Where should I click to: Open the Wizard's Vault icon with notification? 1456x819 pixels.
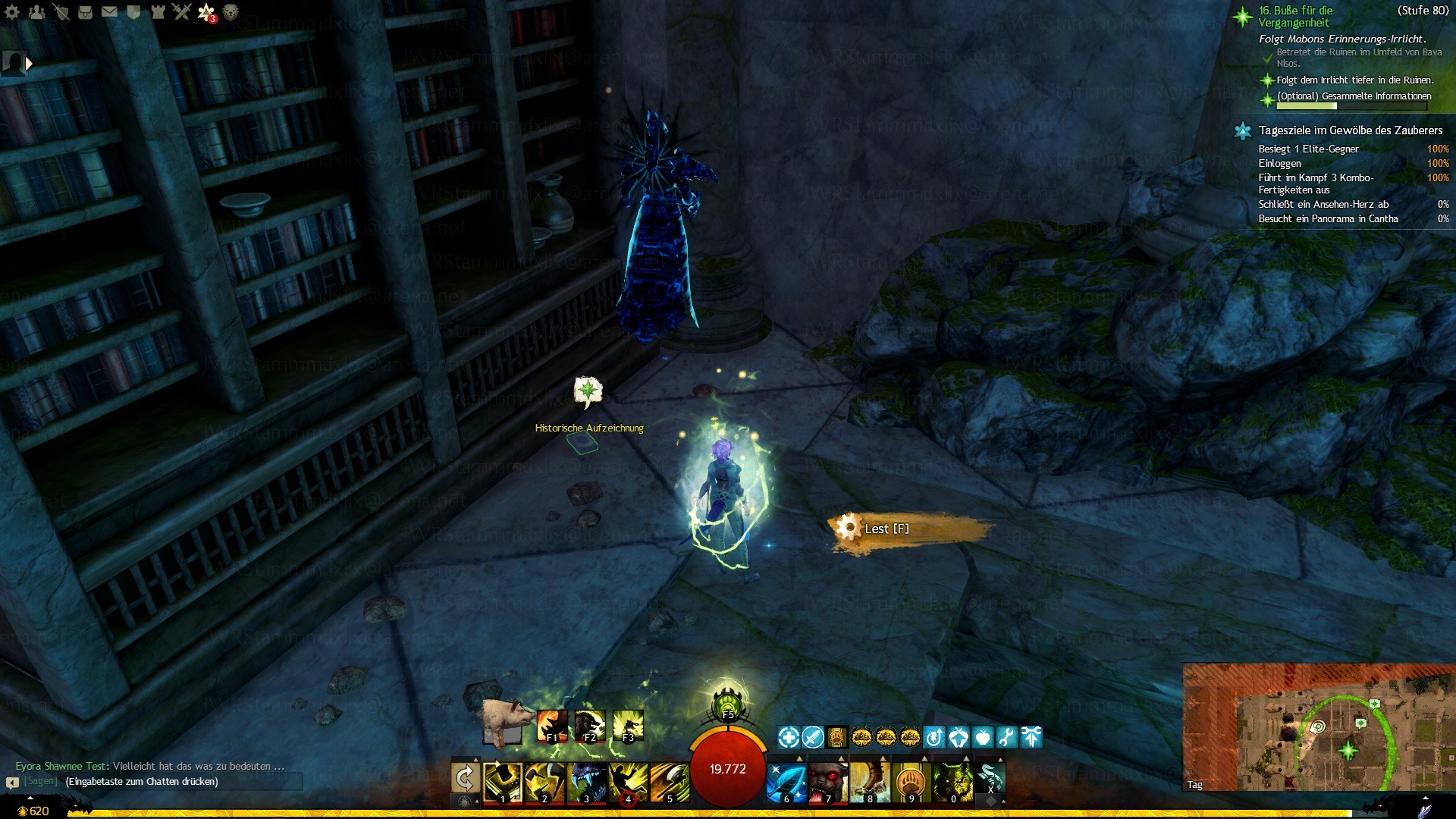[x=206, y=12]
